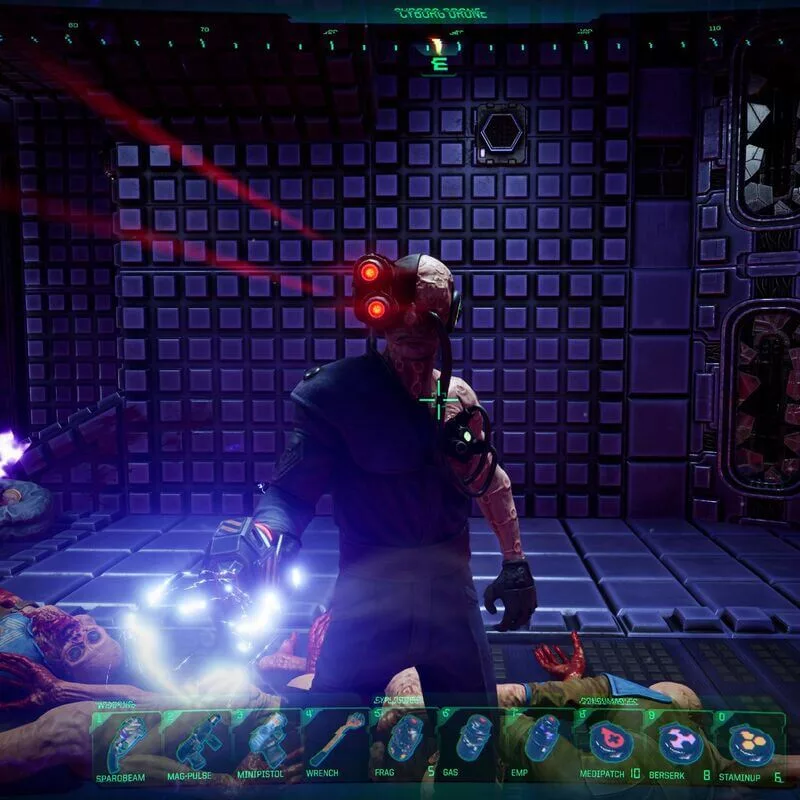Select the Sparqbeam weapon slot
Viewport: 800px width, 800px height.
(x=127, y=744)
